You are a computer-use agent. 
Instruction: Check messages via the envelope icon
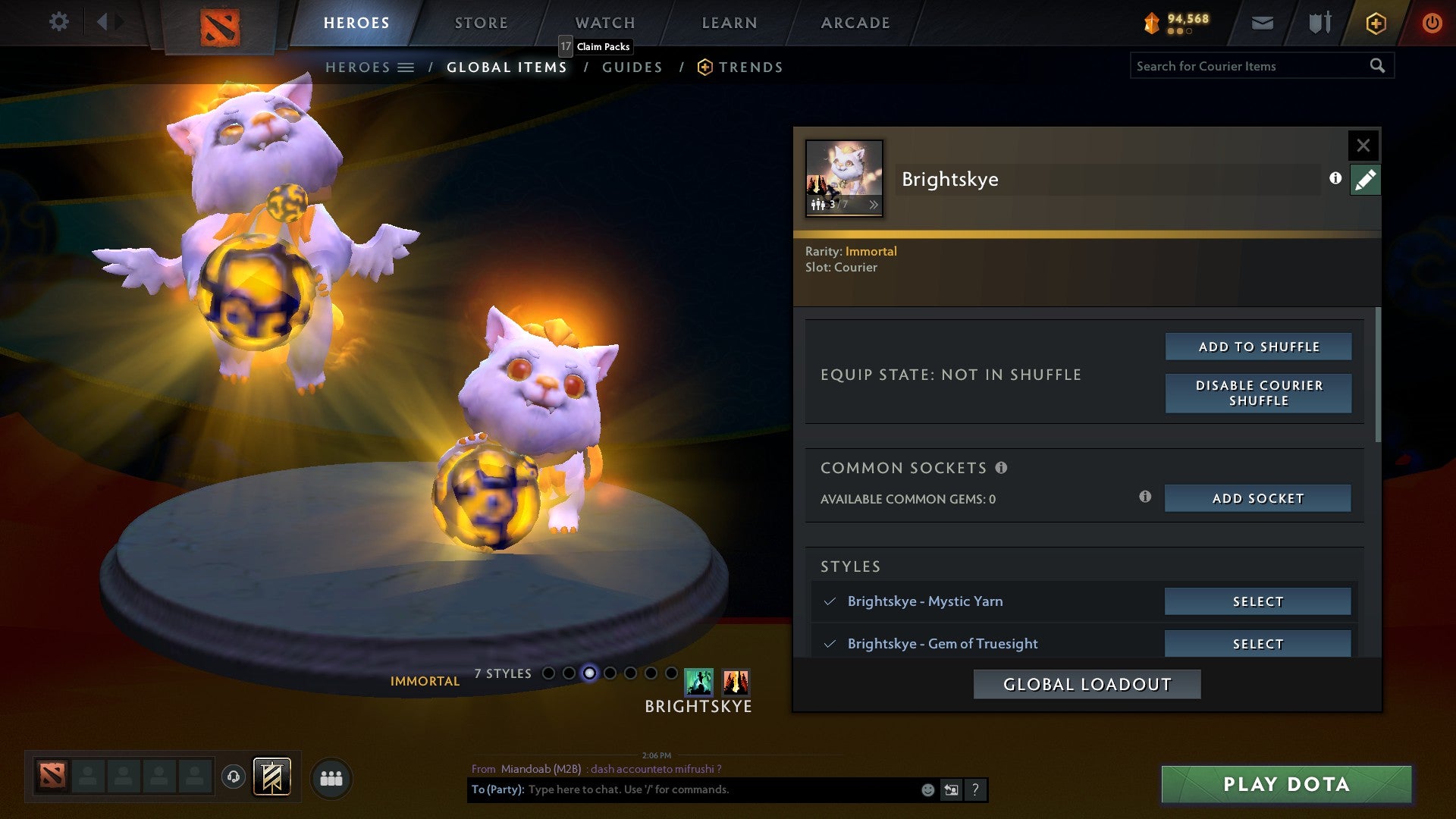point(1262,23)
